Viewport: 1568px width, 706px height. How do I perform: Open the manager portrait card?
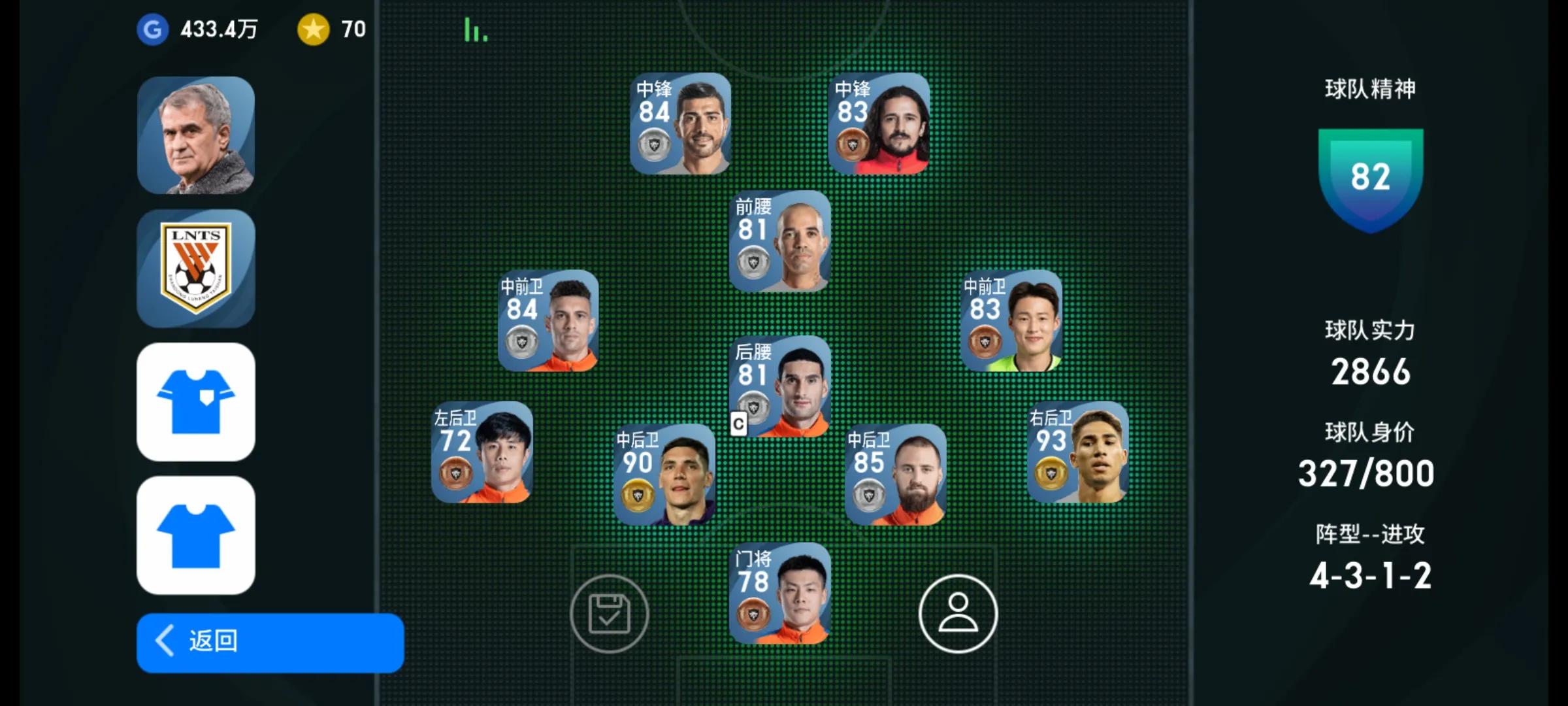point(196,135)
